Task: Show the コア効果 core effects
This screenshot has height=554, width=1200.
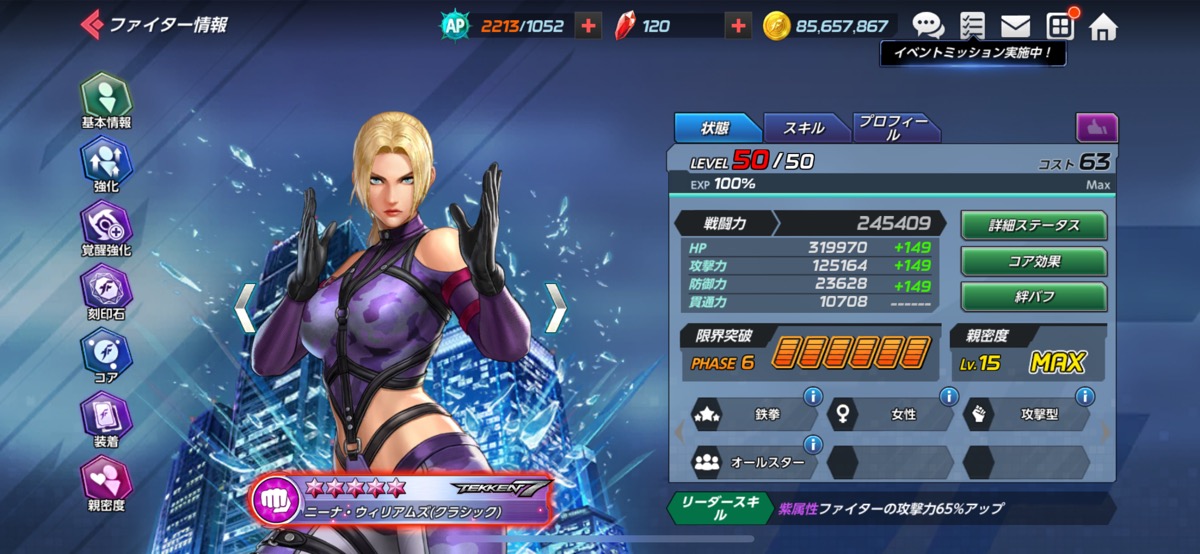Action: tap(1034, 261)
